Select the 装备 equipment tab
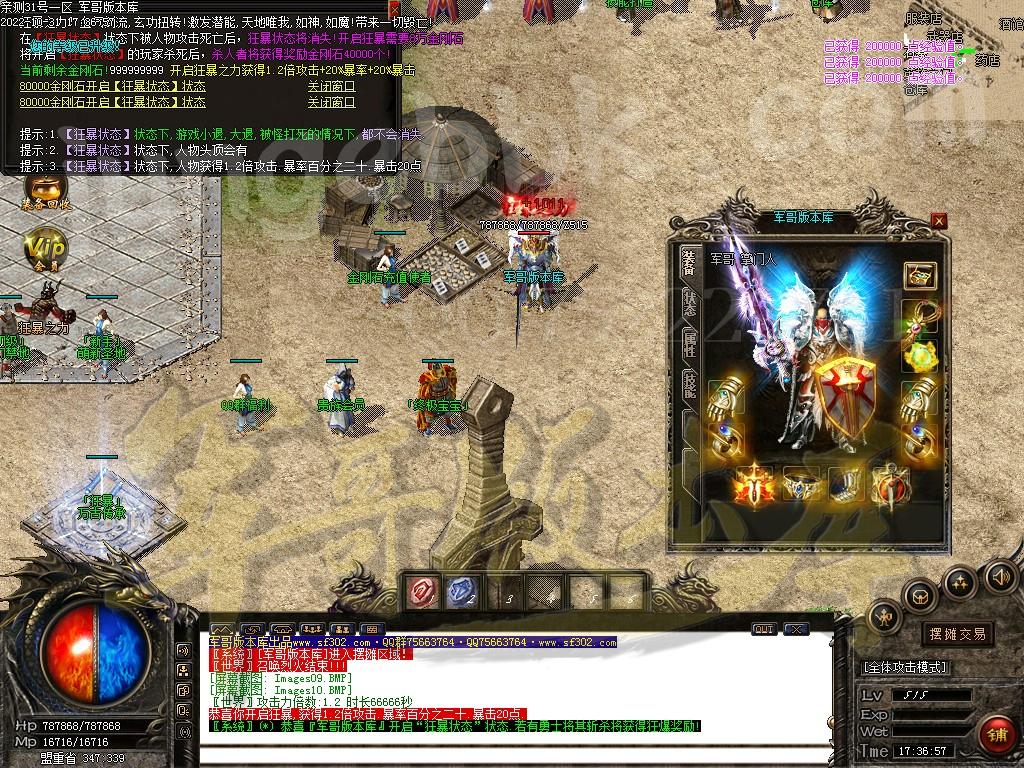This screenshot has height=768, width=1024. pos(689,262)
